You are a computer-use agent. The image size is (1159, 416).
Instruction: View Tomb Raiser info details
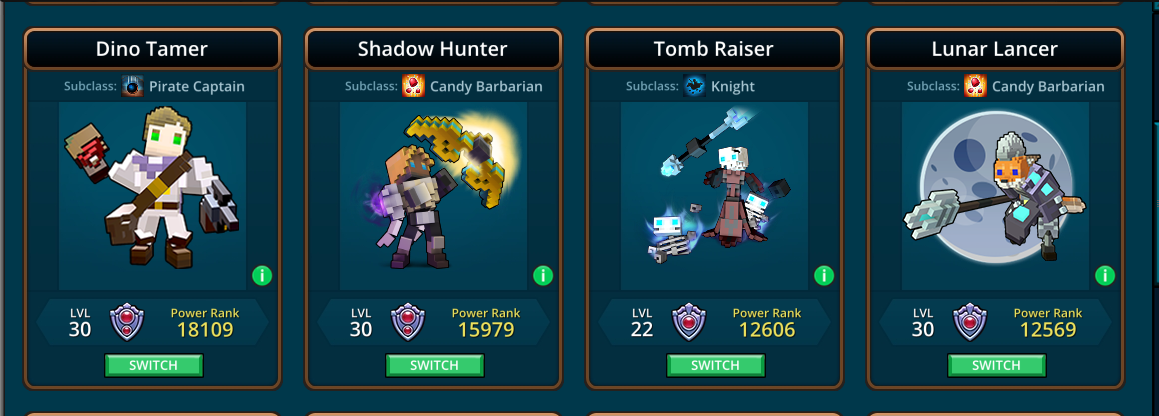(x=824, y=275)
